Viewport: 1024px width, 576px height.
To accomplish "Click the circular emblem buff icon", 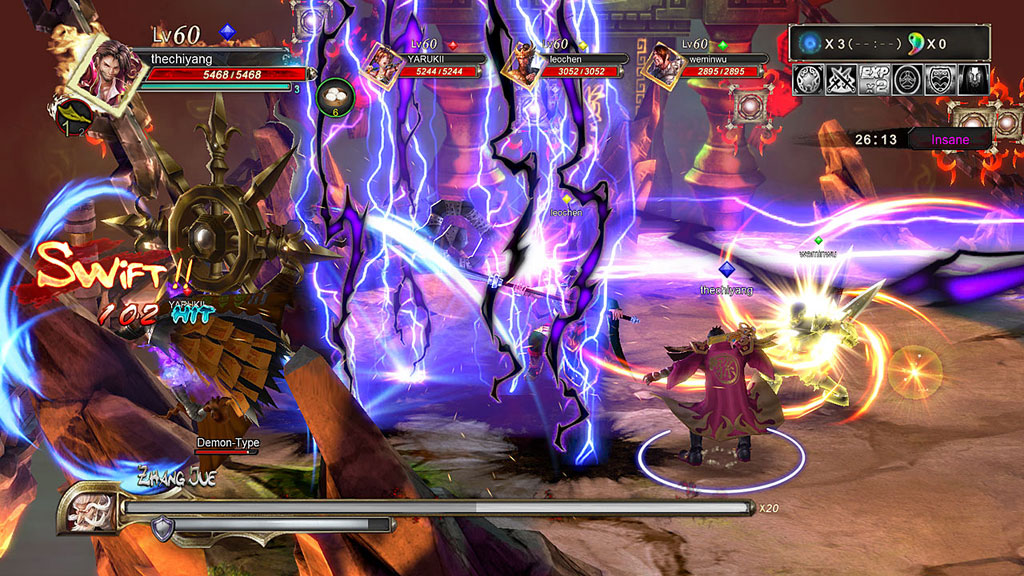I will click(907, 80).
